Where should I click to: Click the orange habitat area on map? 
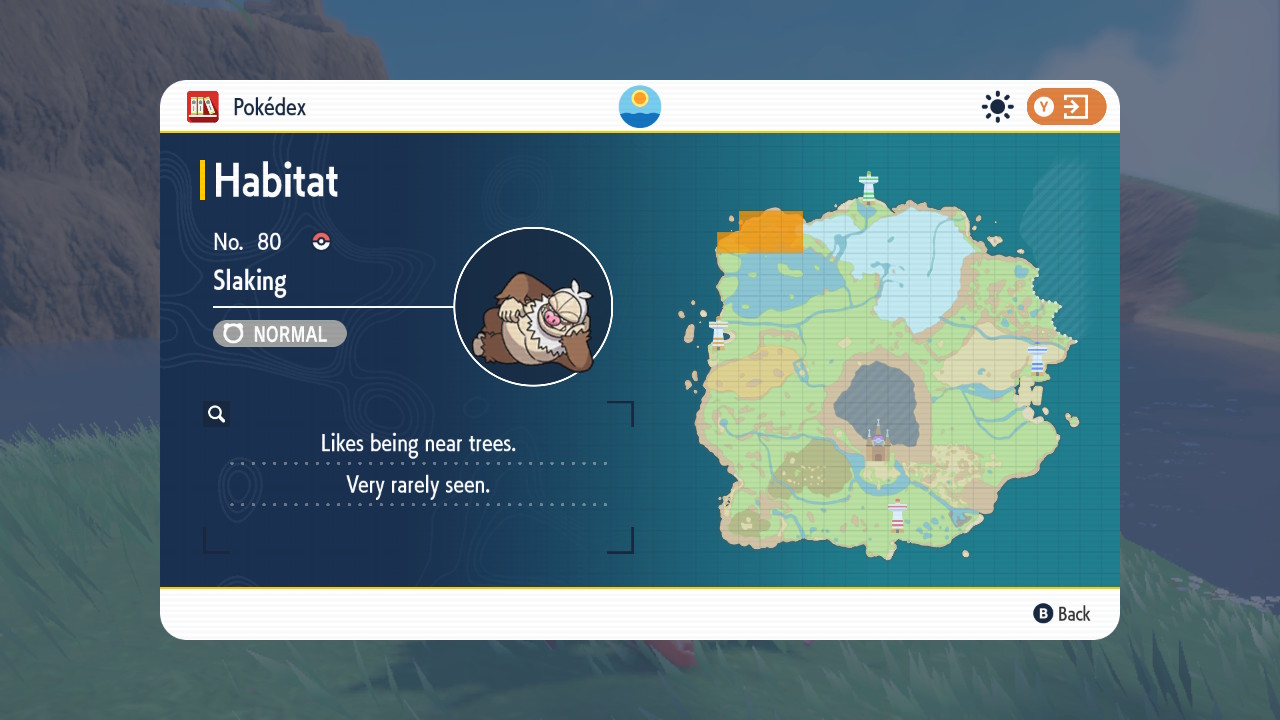click(762, 232)
